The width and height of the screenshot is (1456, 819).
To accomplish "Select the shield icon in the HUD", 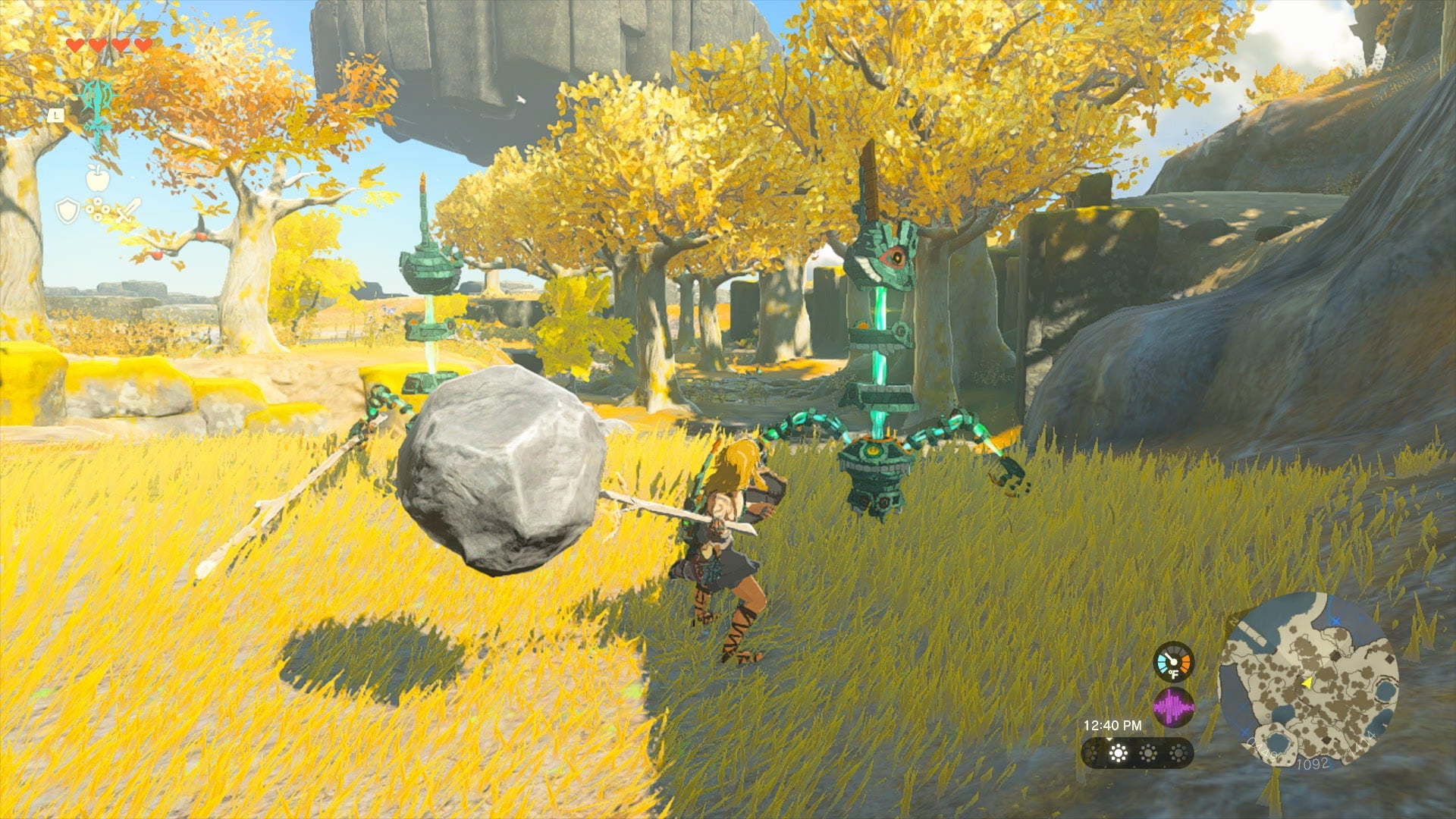I will 67,211.
